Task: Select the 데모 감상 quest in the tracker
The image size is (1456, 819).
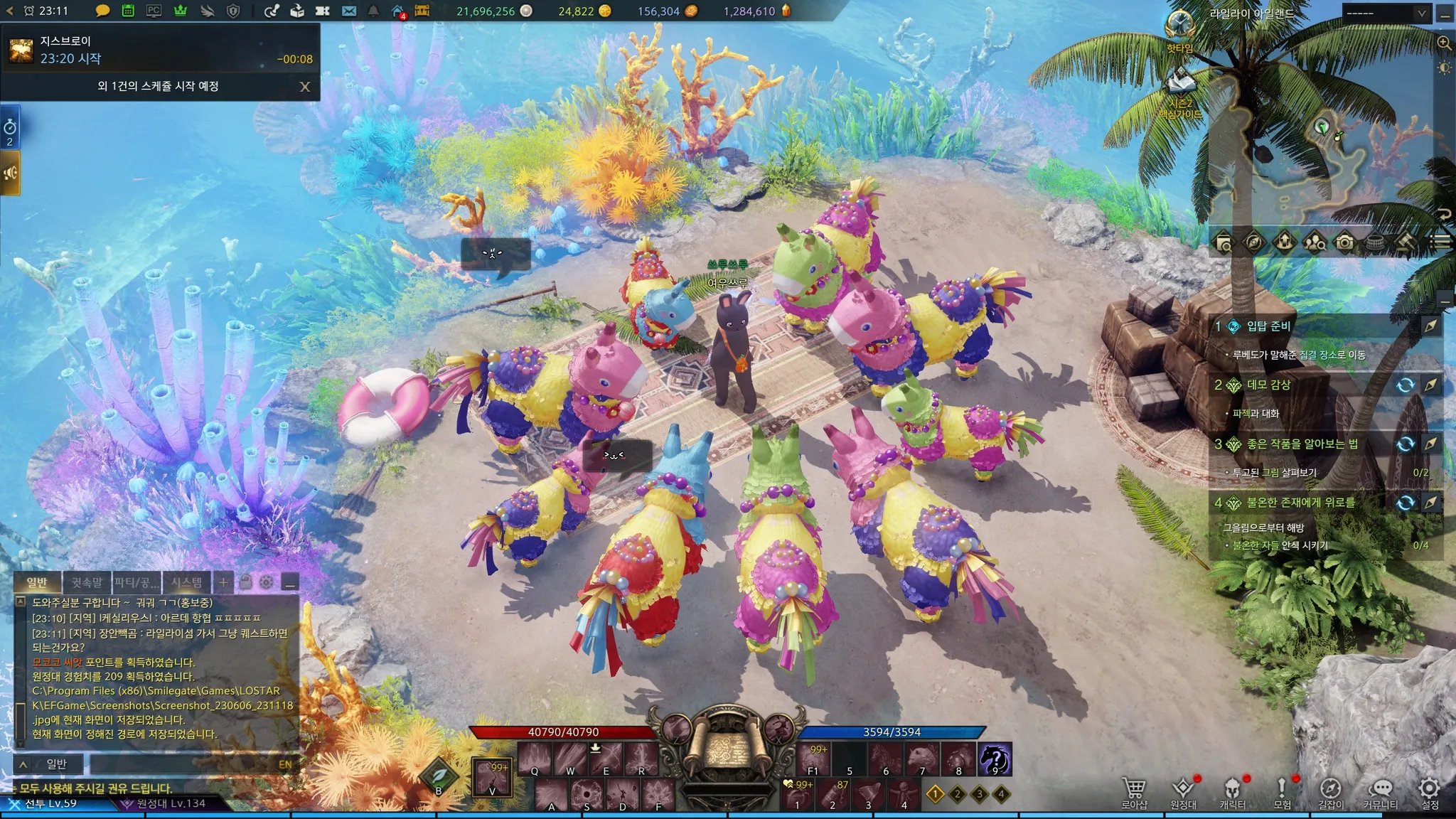Action: point(1268,385)
